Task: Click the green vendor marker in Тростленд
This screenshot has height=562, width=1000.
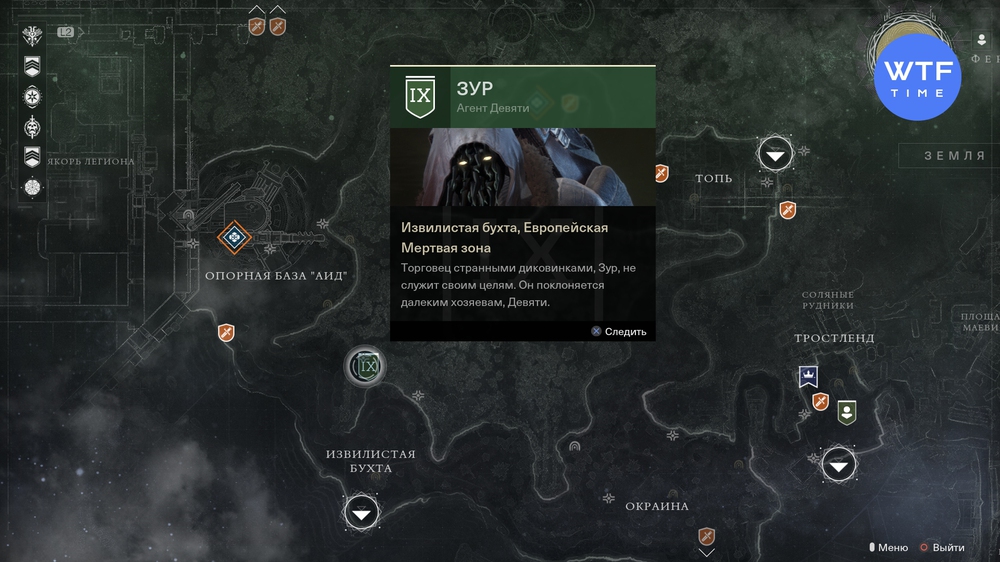Action: [x=847, y=411]
